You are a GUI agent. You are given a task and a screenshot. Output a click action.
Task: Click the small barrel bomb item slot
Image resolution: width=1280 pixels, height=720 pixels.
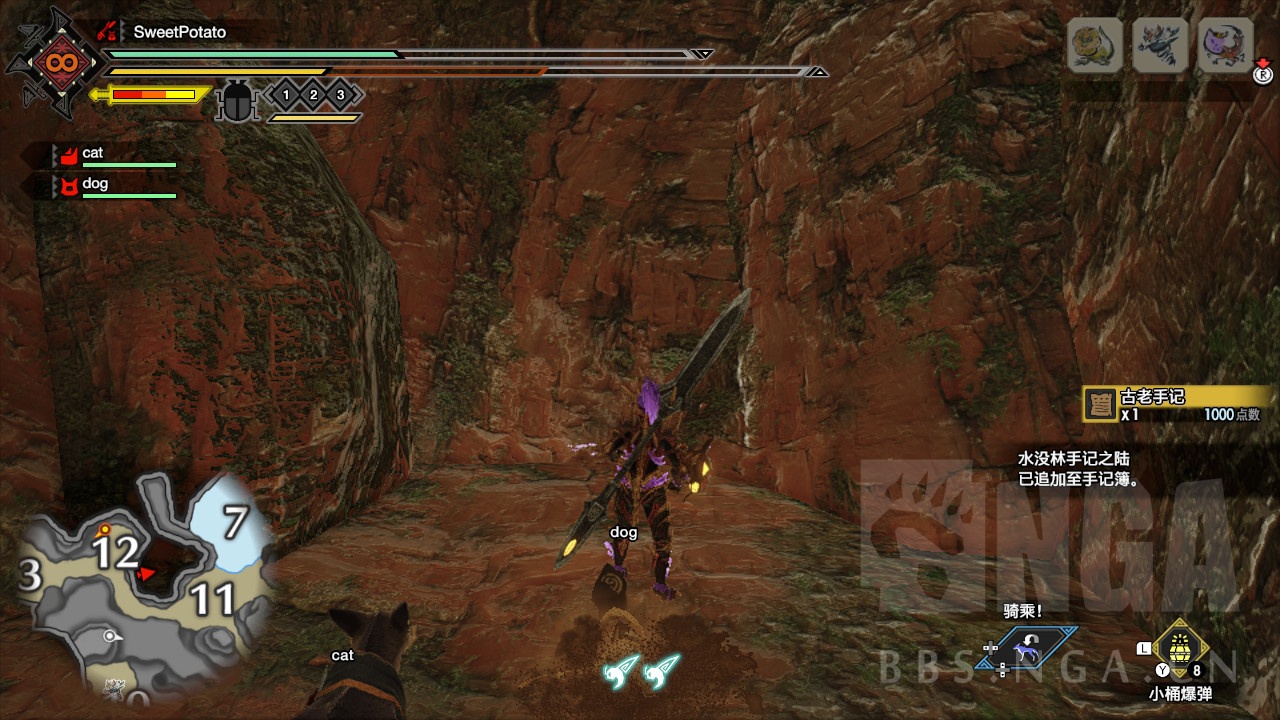click(x=1181, y=648)
